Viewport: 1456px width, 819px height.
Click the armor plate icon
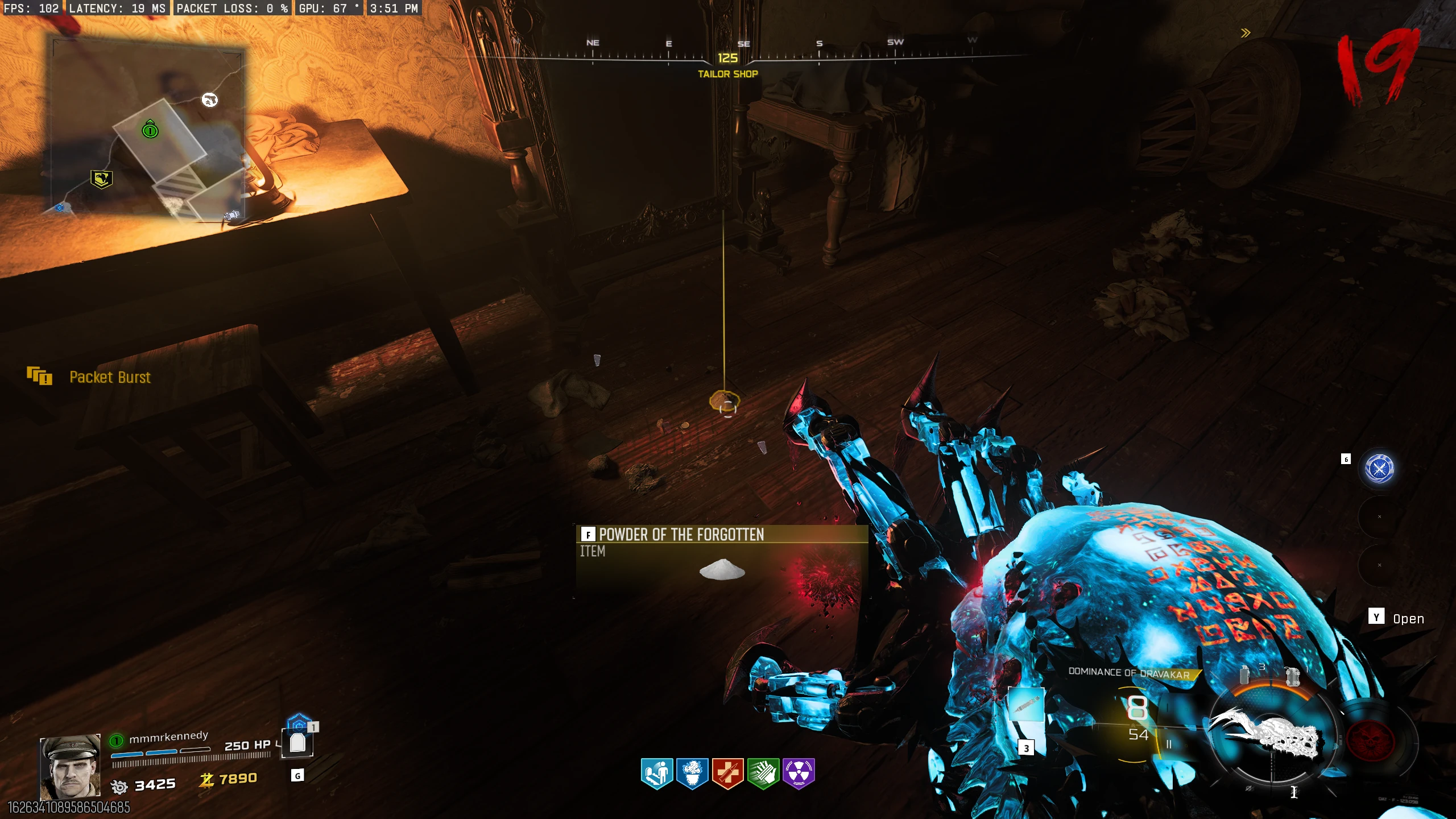pyautogui.click(x=297, y=742)
